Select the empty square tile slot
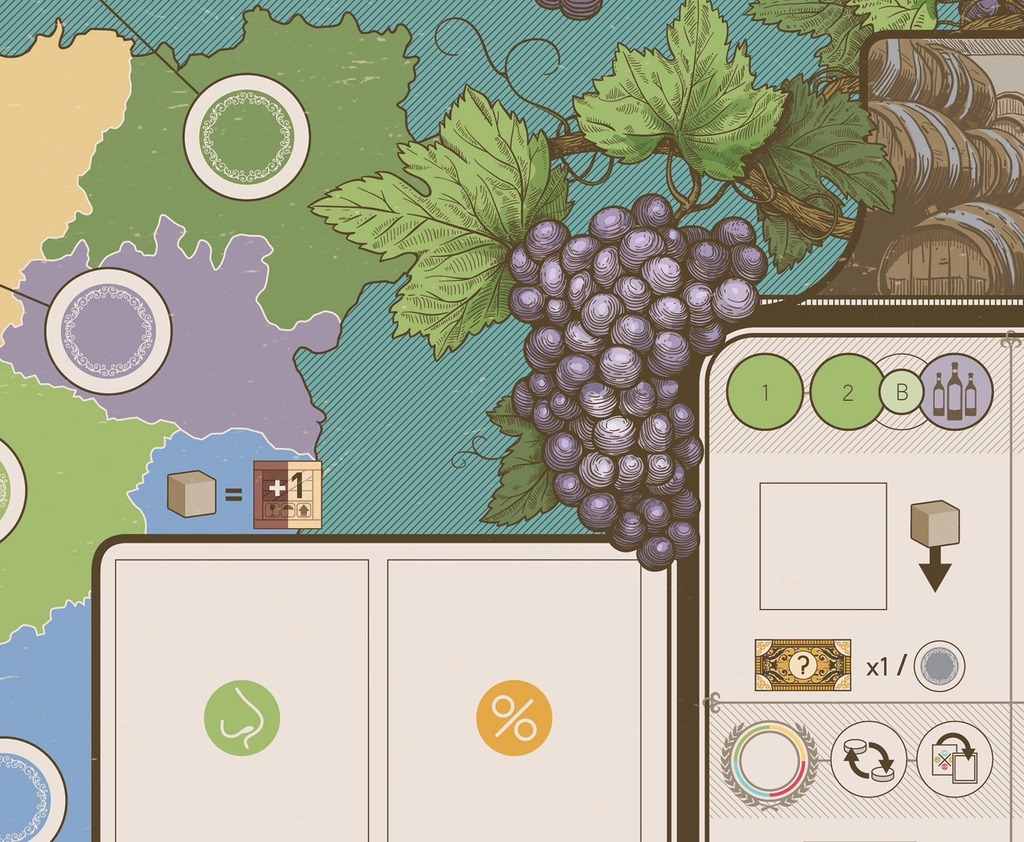 tap(823, 546)
